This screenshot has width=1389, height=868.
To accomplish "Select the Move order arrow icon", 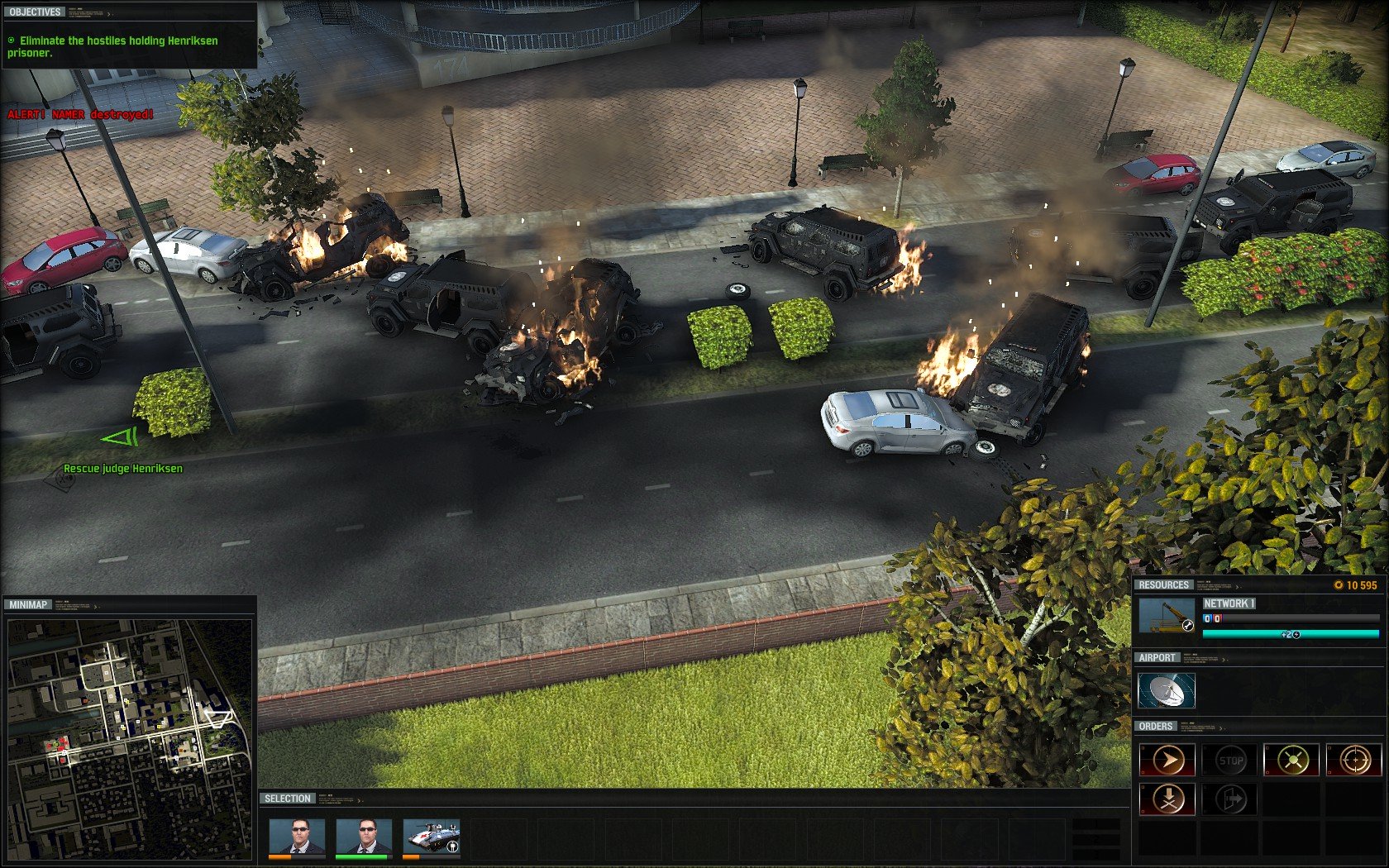I will (1167, 760).
